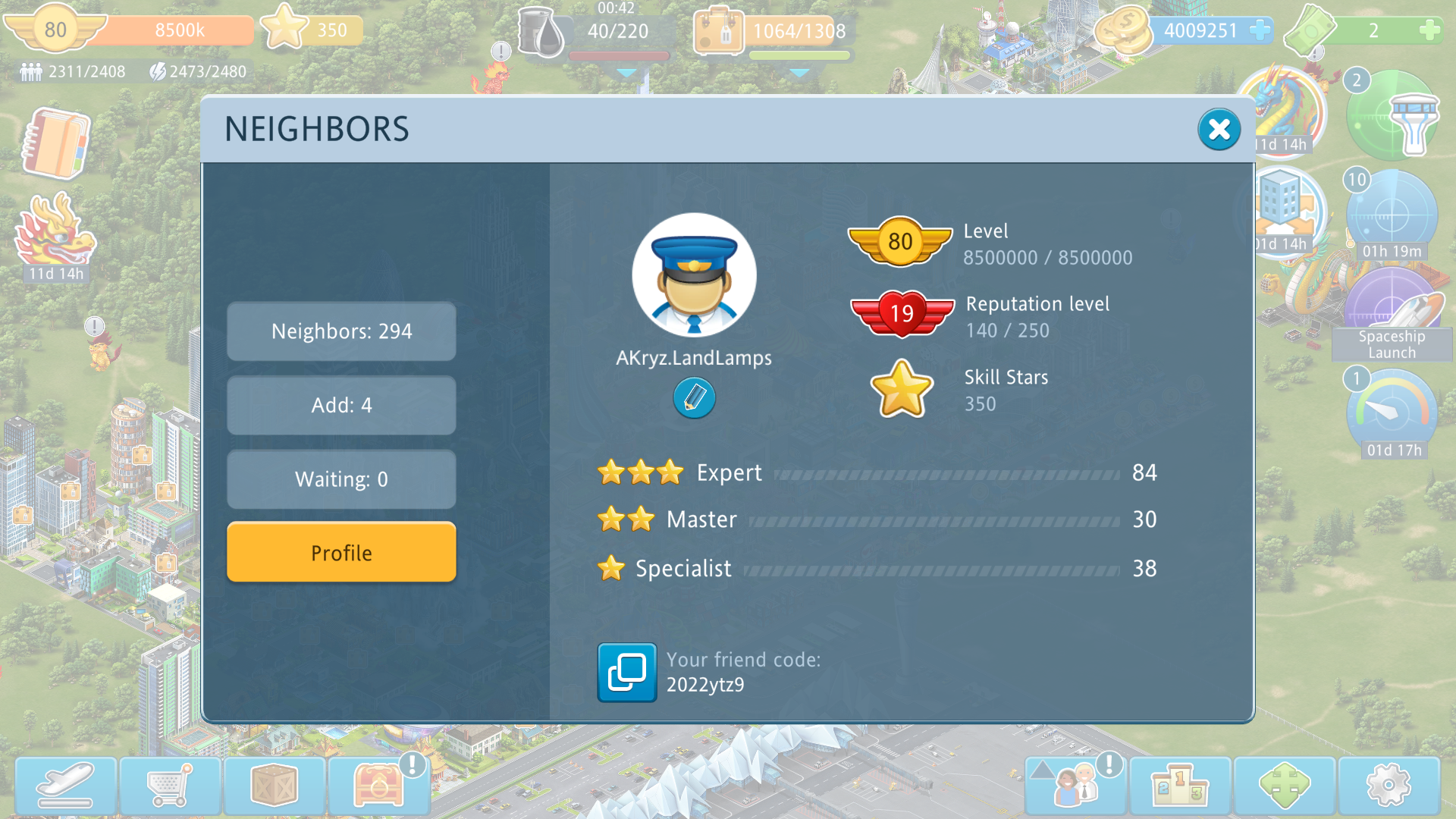Screen dimensions: 1456x819
Task: Add more green cash
Action: pyautogui.click(x=1429, y=30)
